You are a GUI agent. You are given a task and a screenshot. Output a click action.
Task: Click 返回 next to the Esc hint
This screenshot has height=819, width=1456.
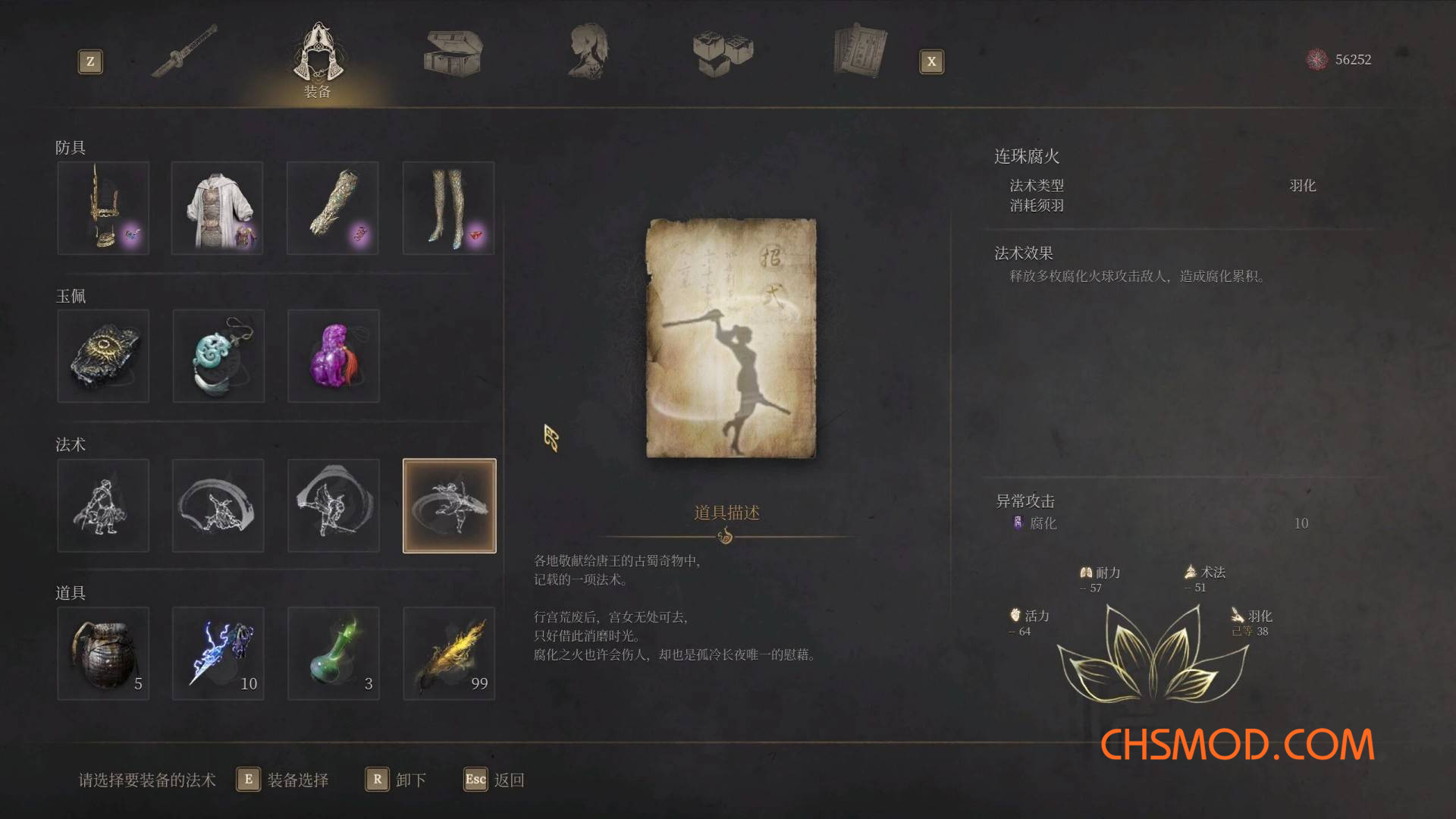click(510, 780)
